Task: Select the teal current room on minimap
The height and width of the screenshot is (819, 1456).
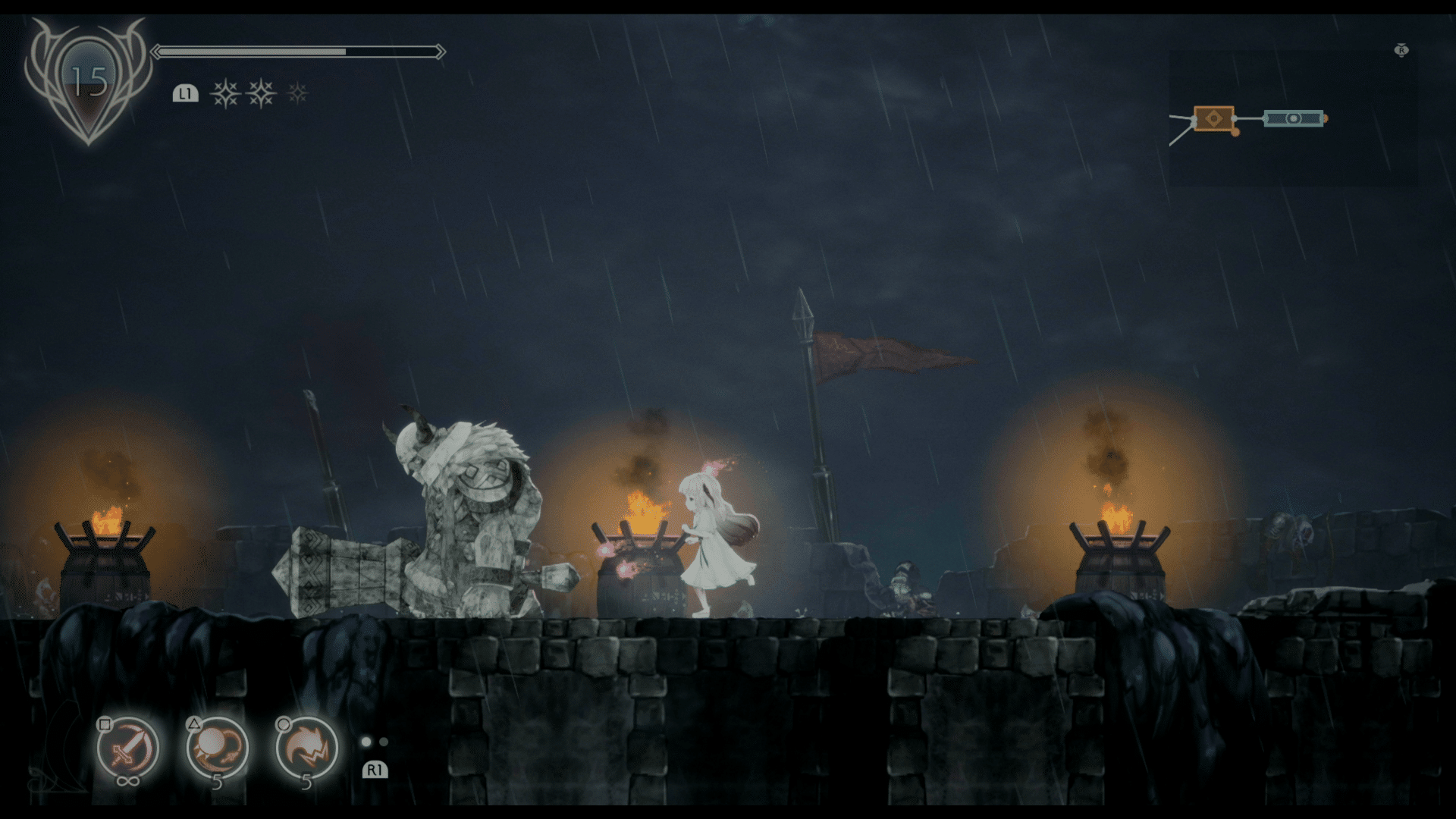Action: pos(1293,118)
